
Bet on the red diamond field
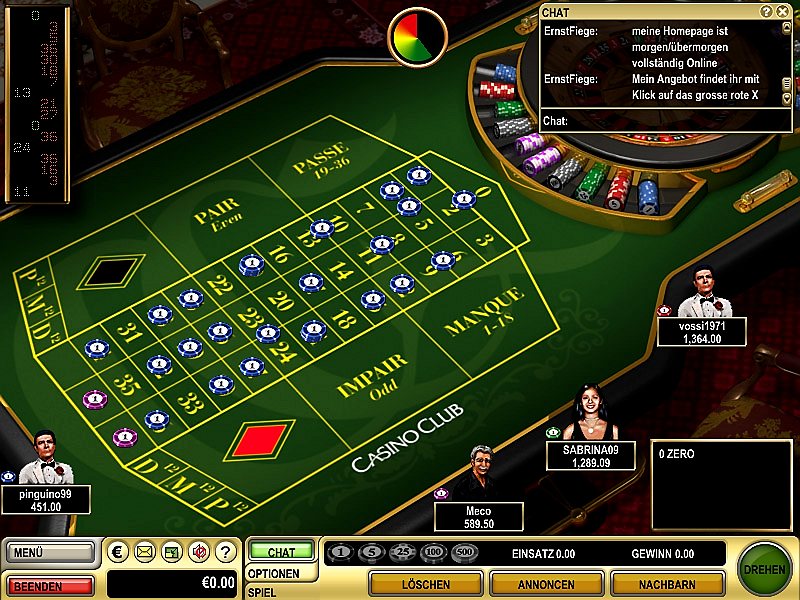pos(259,440)
